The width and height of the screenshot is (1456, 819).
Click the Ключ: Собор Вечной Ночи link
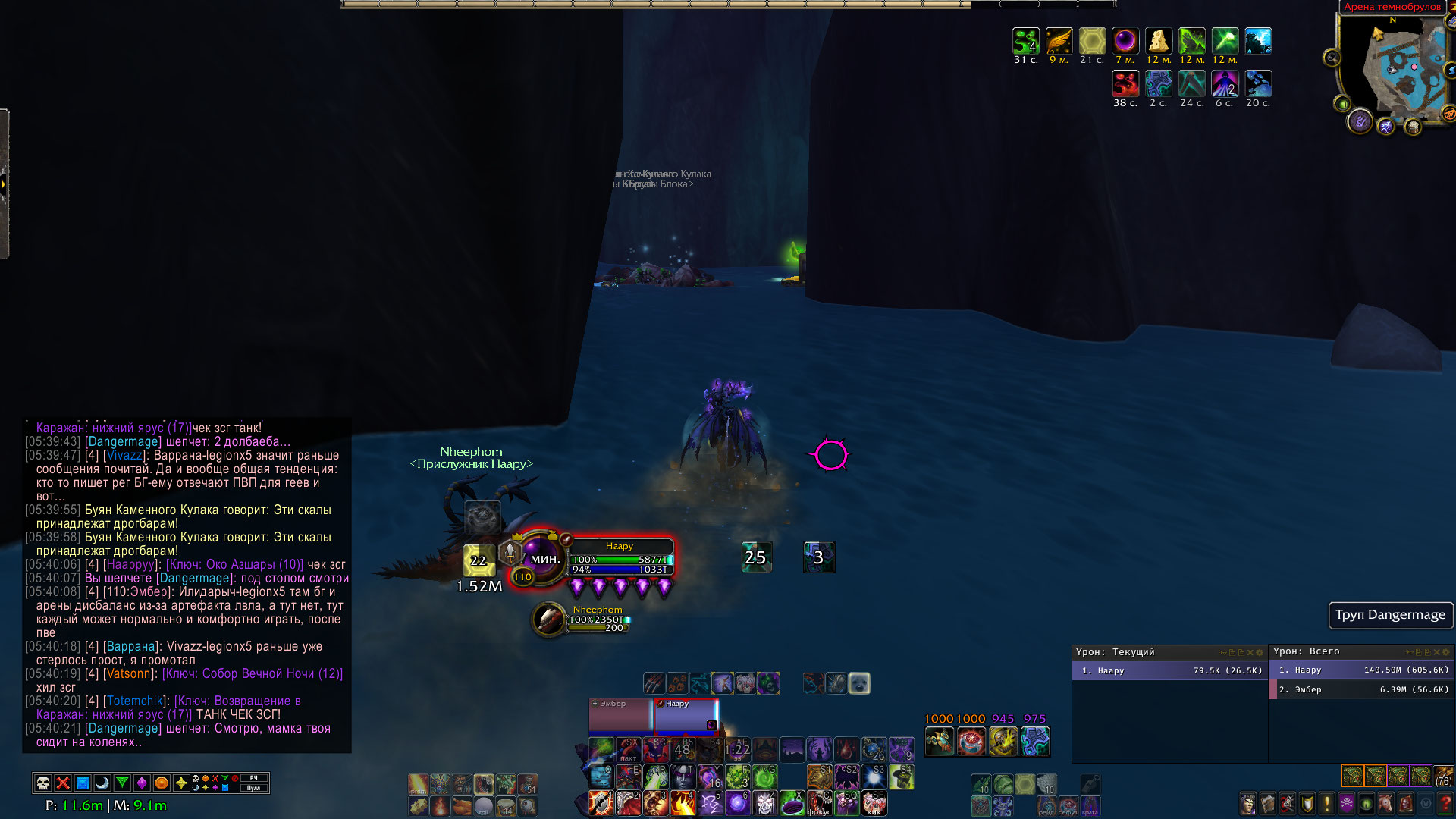pyautogui.click(x=253, y=673)
